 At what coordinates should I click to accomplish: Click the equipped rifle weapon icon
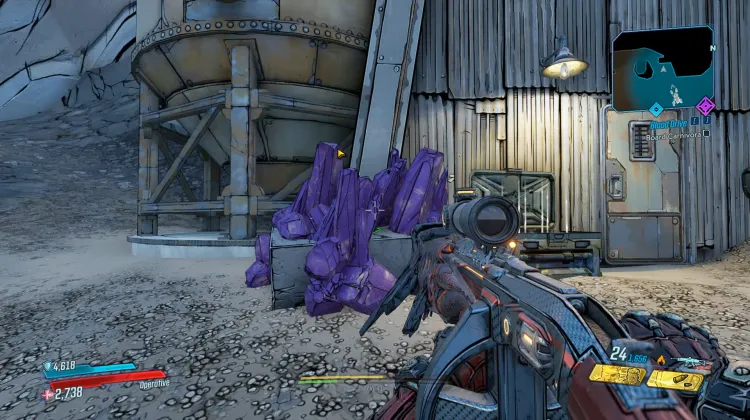point(691,360)
